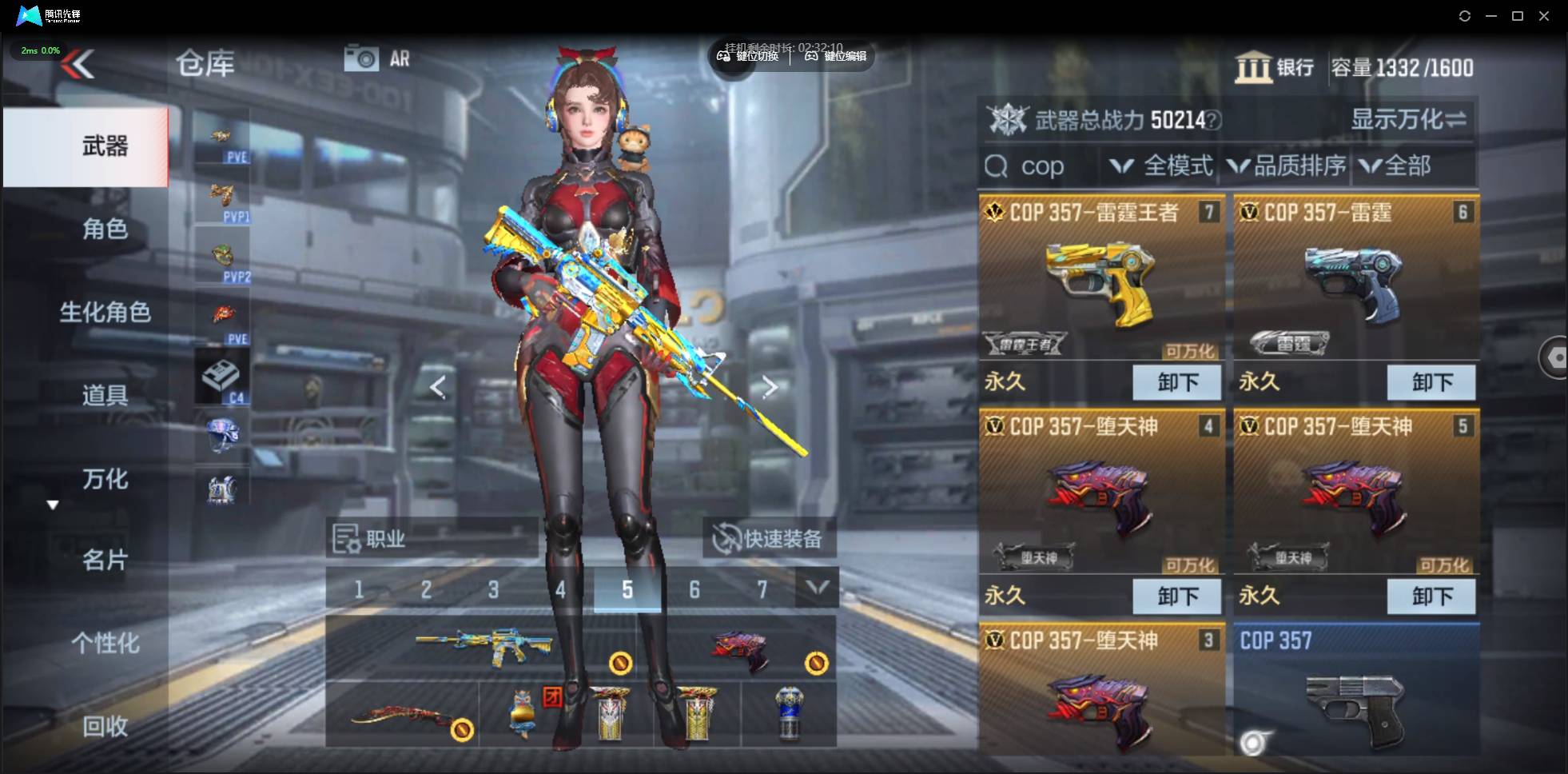Open the 品质排序 sort dropdown
1568x774 pixels.
(1287, 166)
